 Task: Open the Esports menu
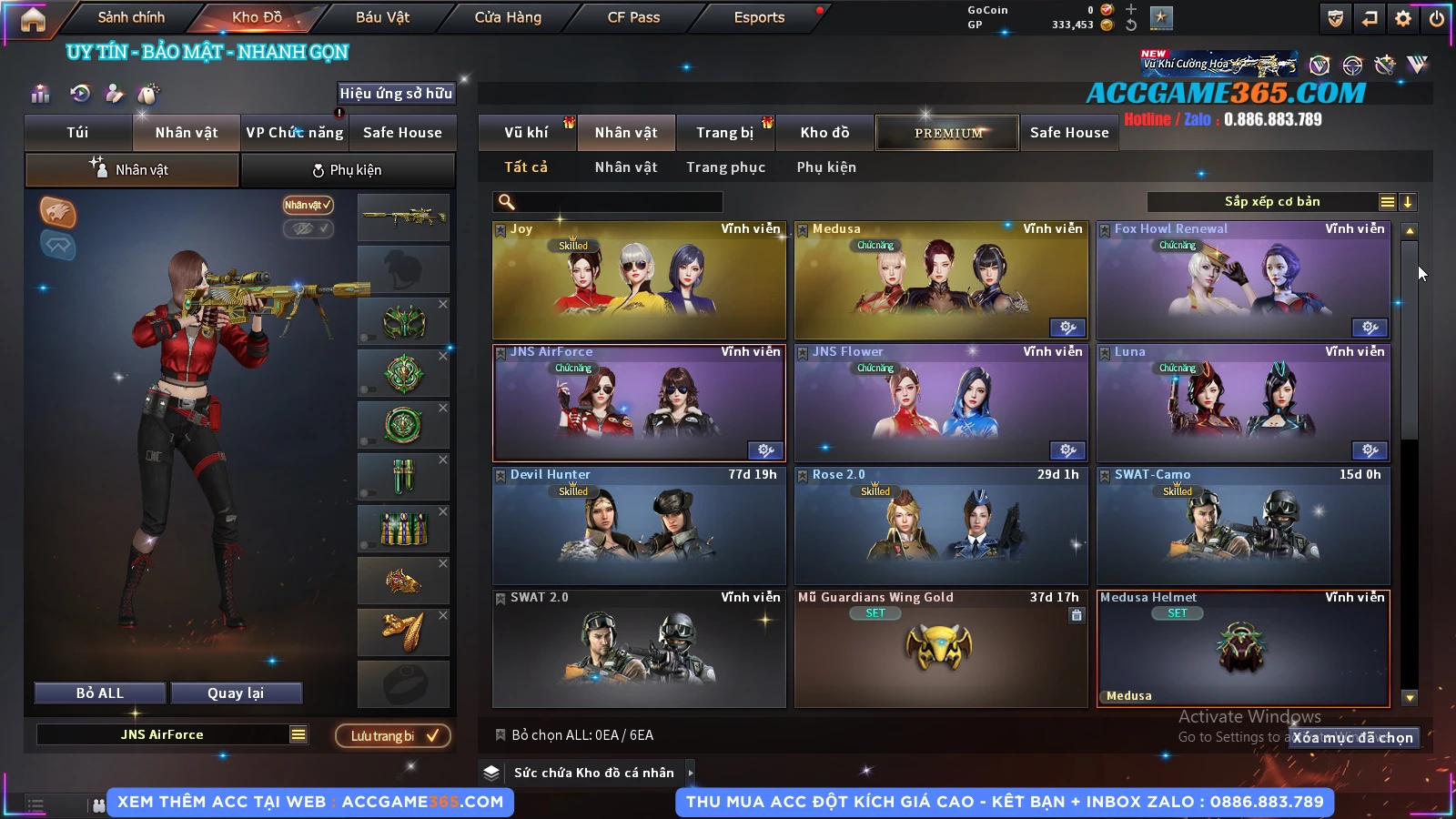pyautogui.click(x=759, y=17)
